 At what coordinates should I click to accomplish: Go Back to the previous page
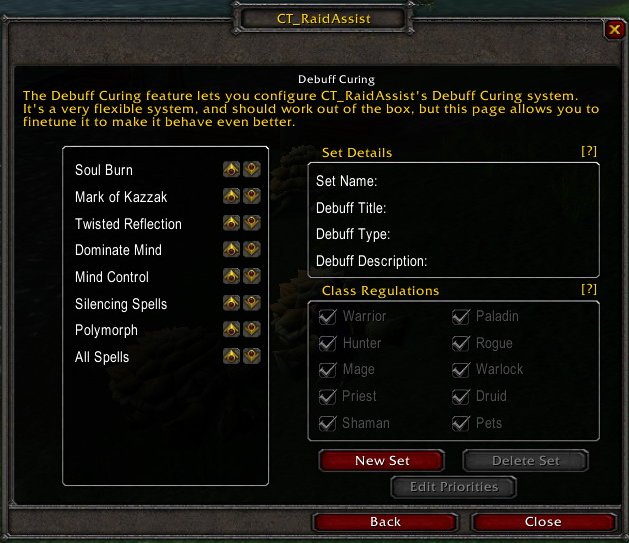(385, 522)
